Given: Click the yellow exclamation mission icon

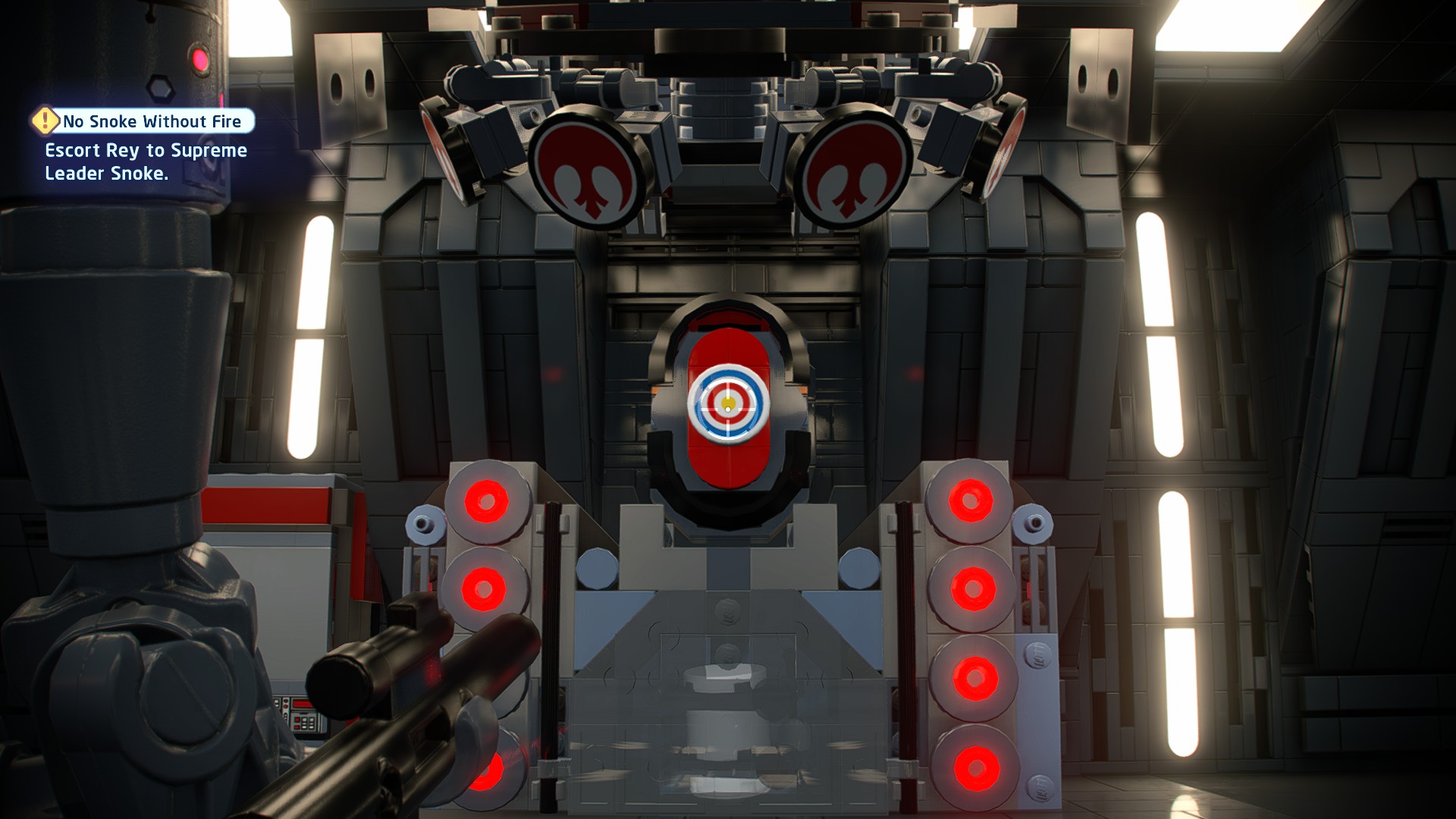Looking at the screenshot, I should tap(45, 120).
